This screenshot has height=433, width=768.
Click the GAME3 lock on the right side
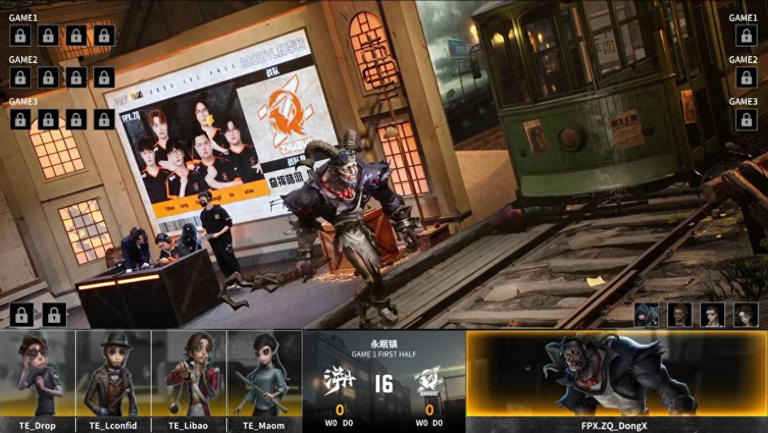(x=745, y=120)
